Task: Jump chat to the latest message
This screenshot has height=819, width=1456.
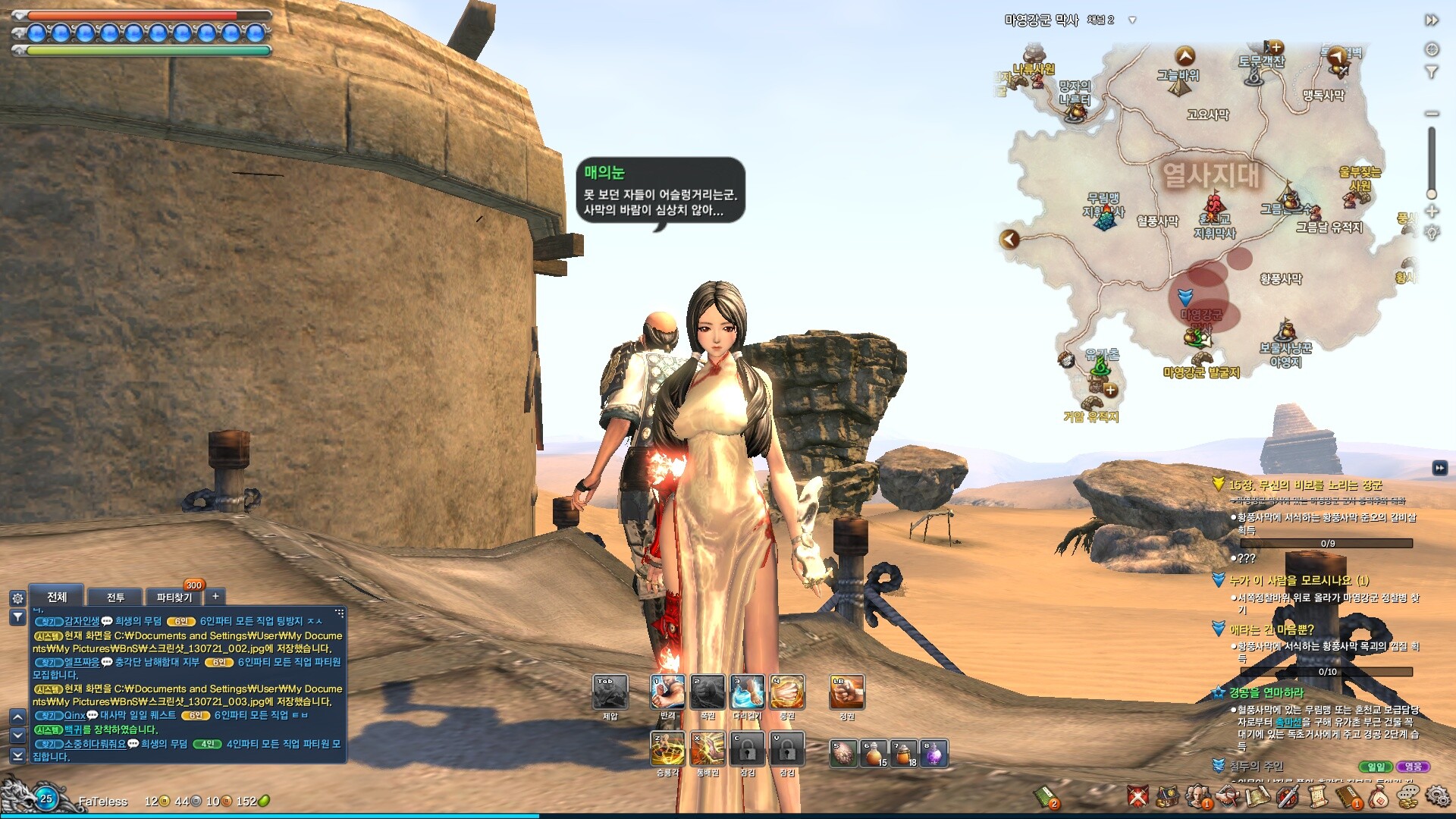Action: [x=17, y=756]
